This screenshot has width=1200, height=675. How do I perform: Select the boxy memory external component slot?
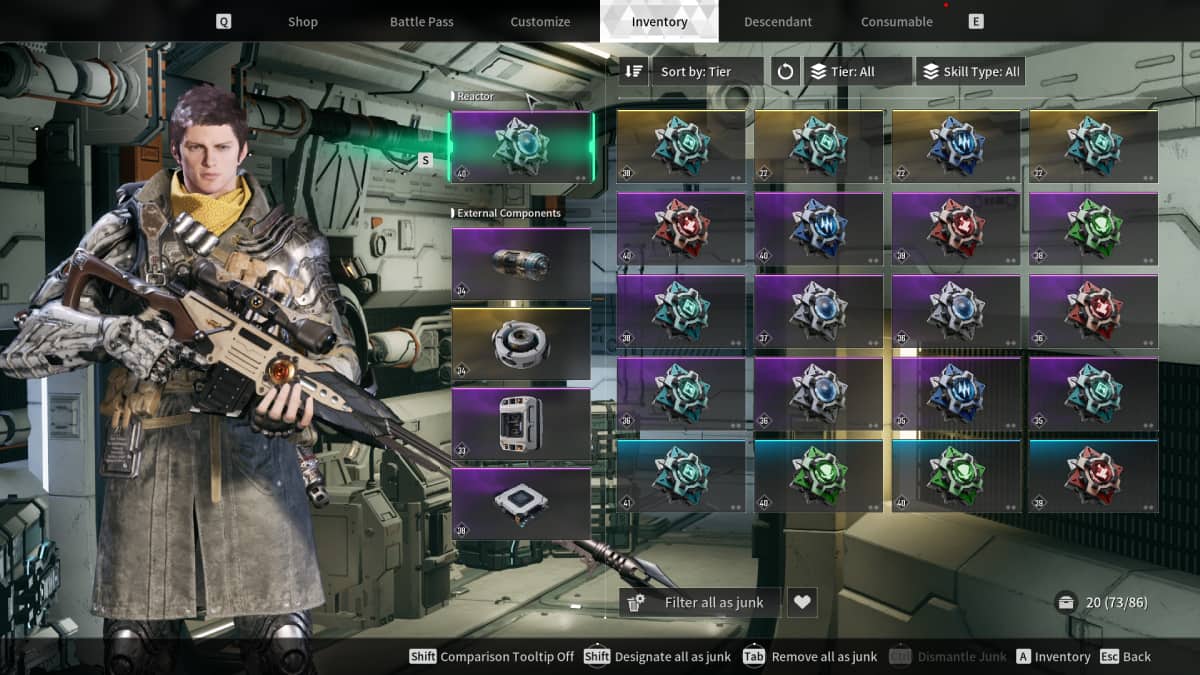coord(521,424)
